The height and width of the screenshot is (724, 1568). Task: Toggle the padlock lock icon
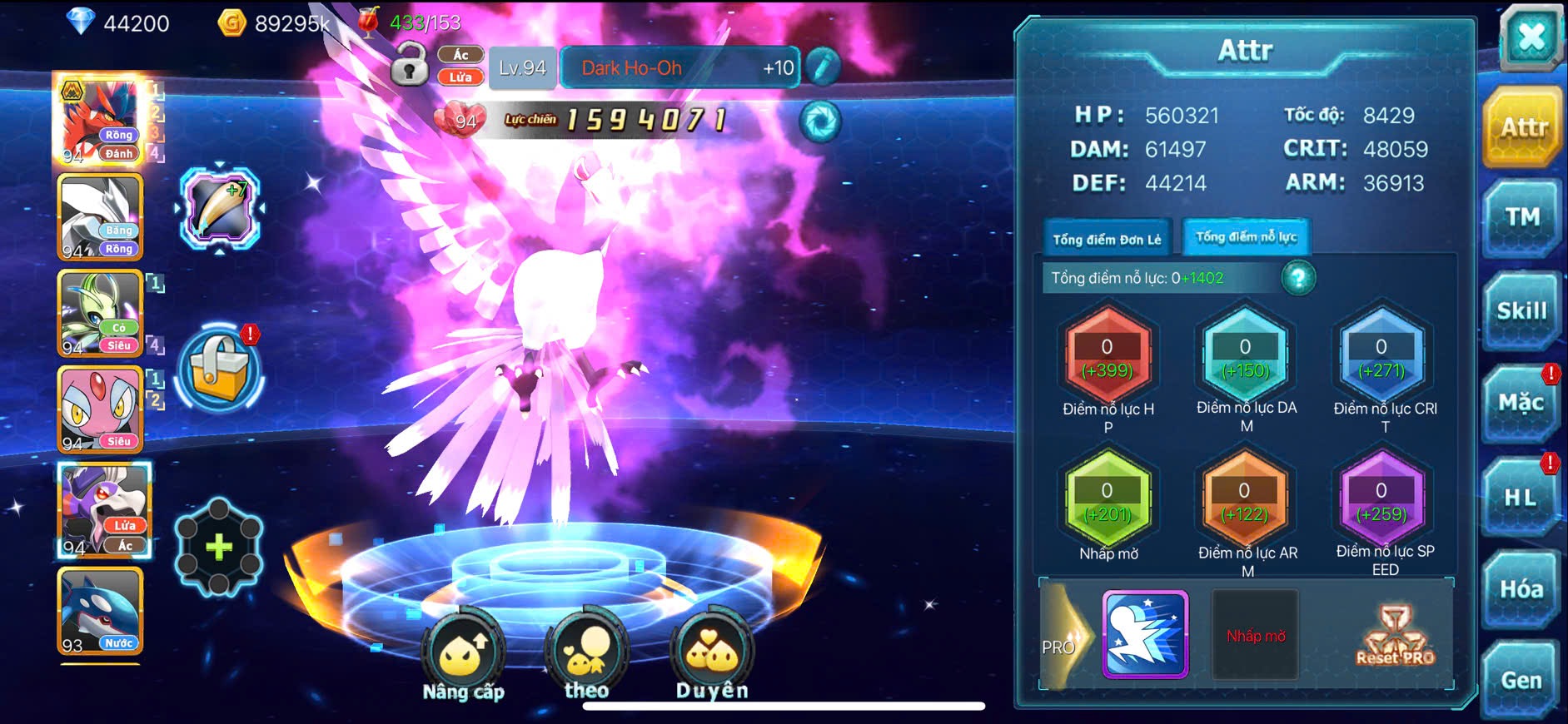(x=409, y=66)
